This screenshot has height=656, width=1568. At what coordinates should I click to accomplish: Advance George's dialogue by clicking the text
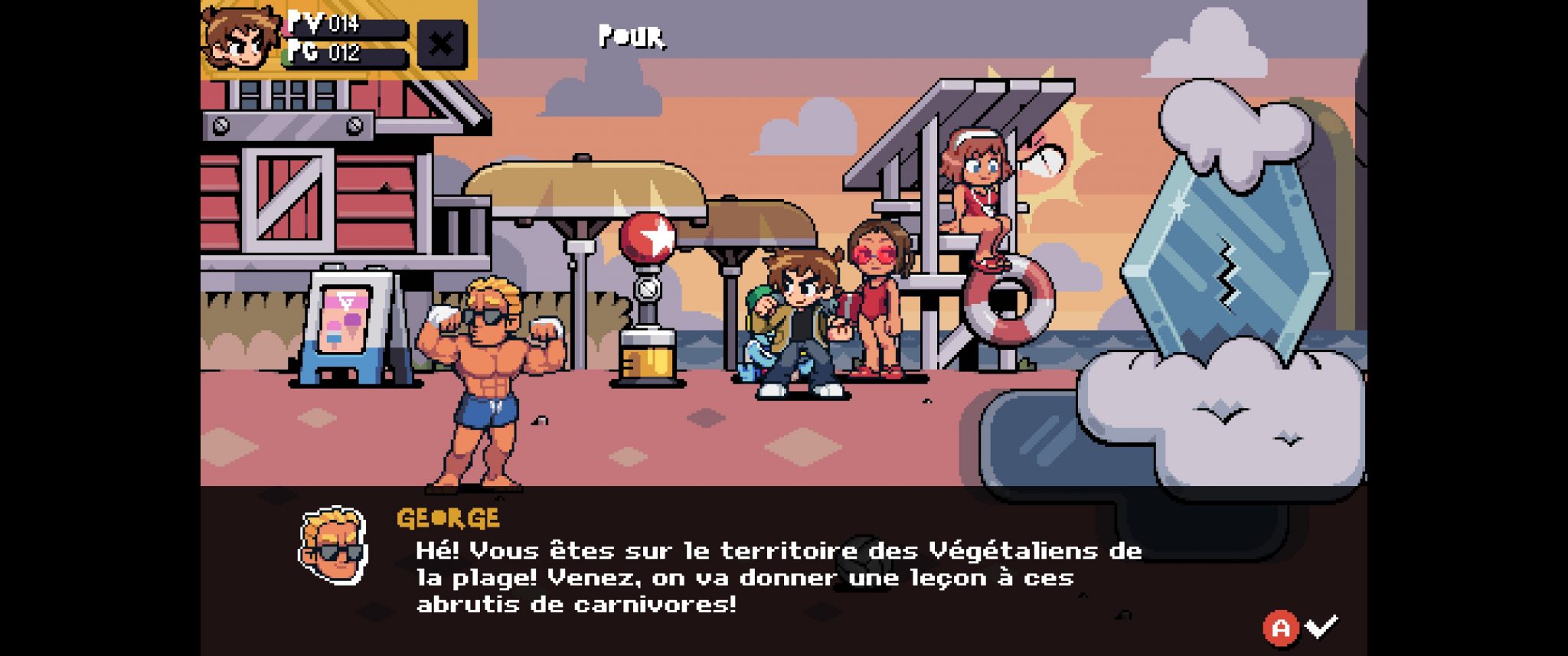click(x=777, y=577)
